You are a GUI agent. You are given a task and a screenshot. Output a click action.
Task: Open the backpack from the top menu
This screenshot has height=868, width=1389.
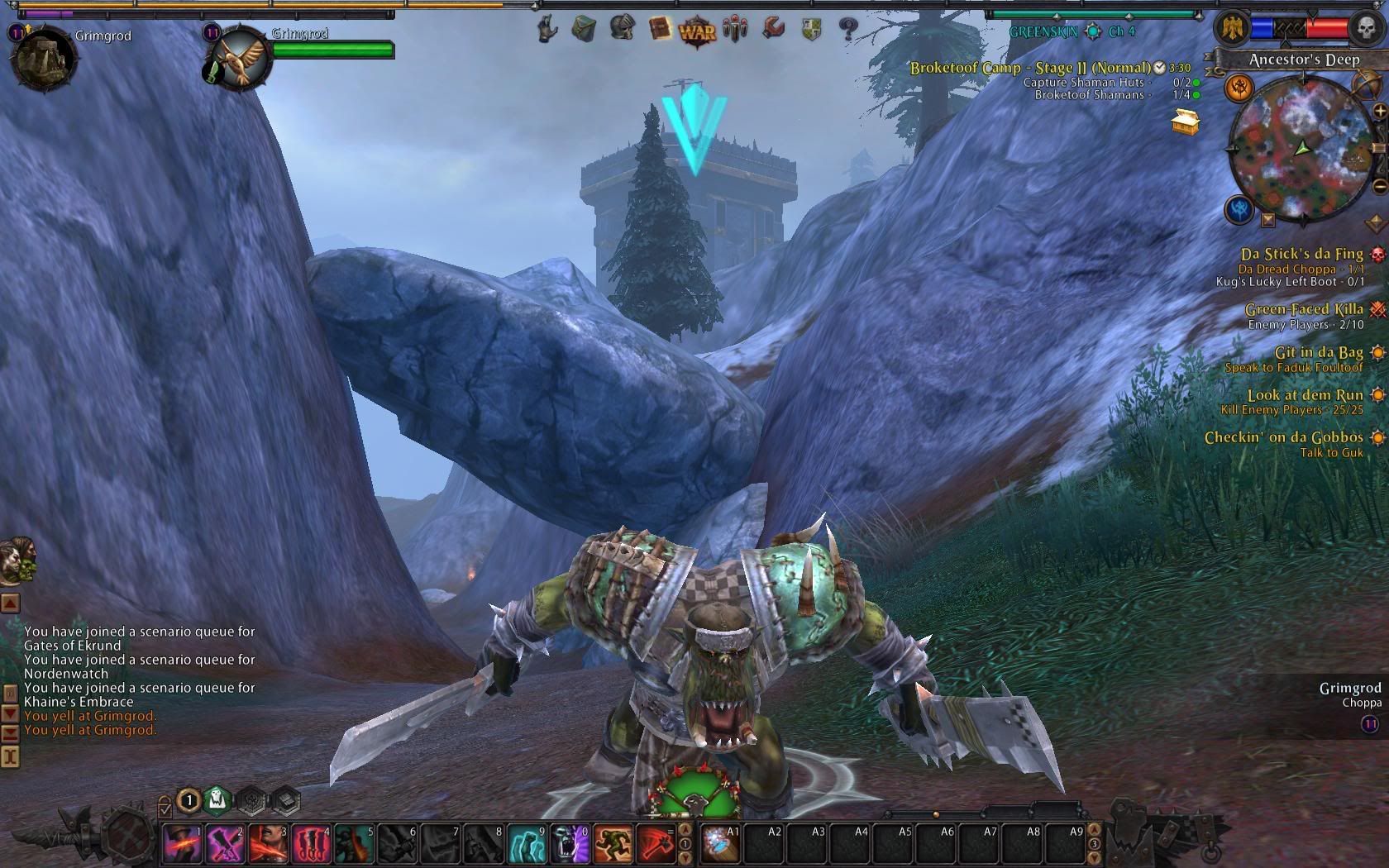[x=584, y=30]
